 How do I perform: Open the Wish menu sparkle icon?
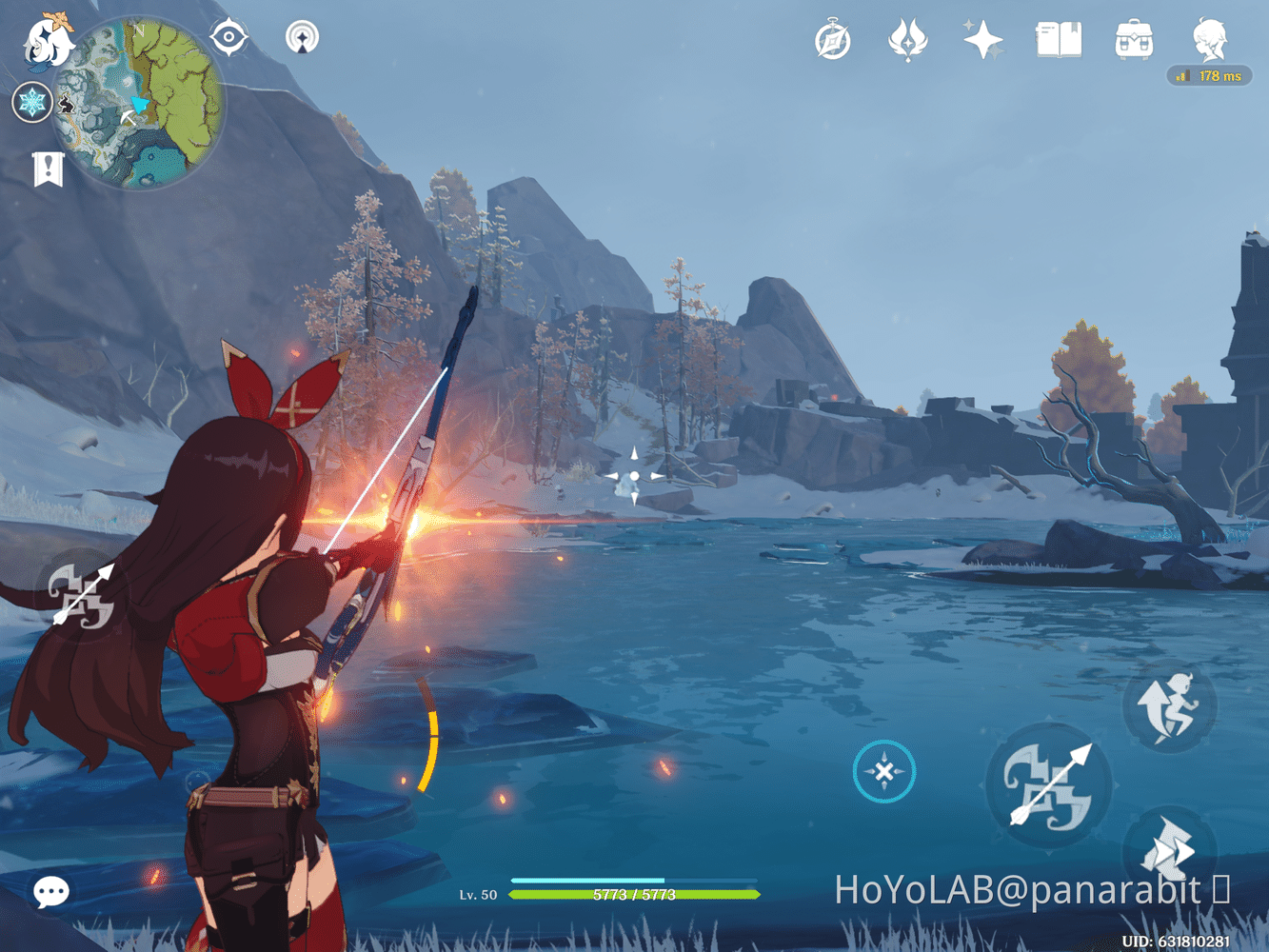tap(983, 39)
